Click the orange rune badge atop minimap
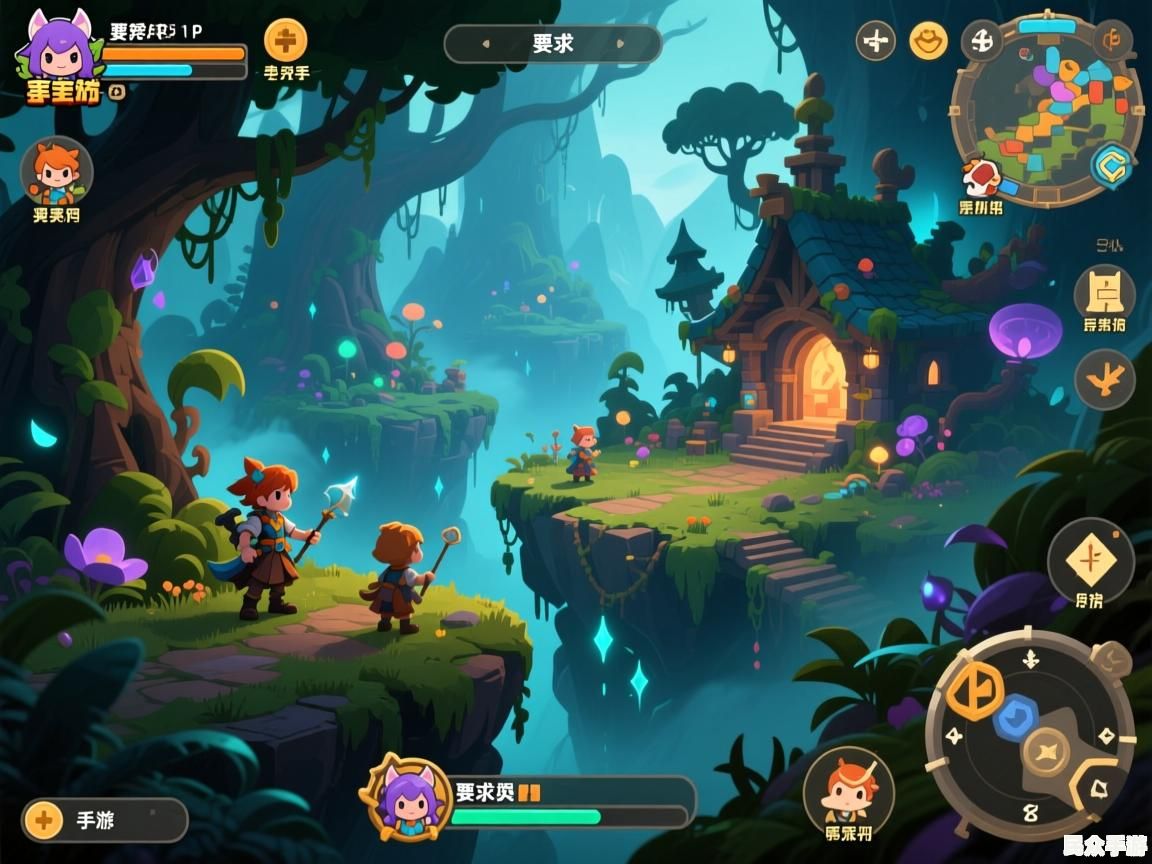The width and height of the screenshot is (1152, 864). (1111, 41)
